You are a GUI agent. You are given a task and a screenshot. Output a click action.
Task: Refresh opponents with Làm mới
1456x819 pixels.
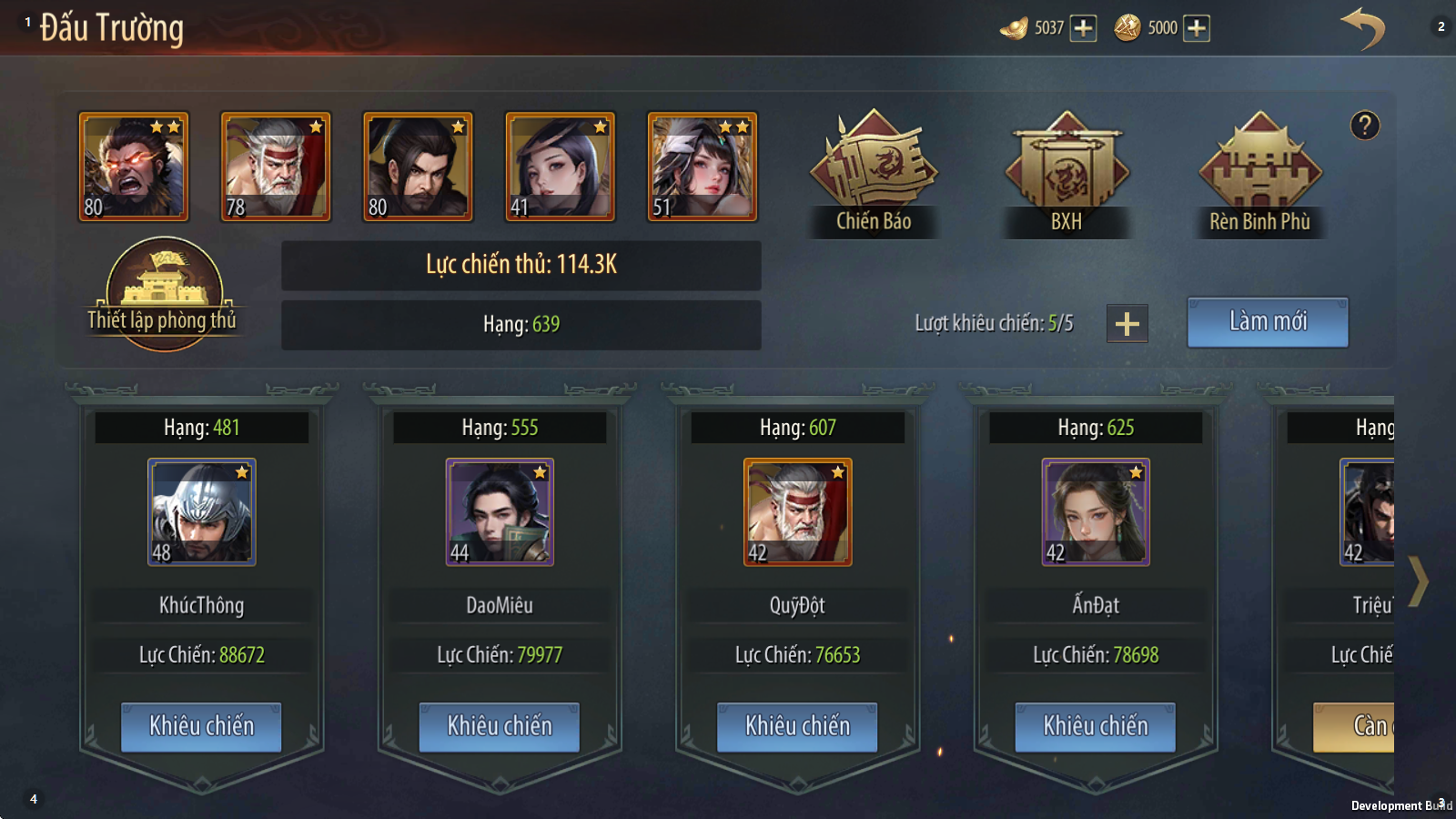point(1267,322)
